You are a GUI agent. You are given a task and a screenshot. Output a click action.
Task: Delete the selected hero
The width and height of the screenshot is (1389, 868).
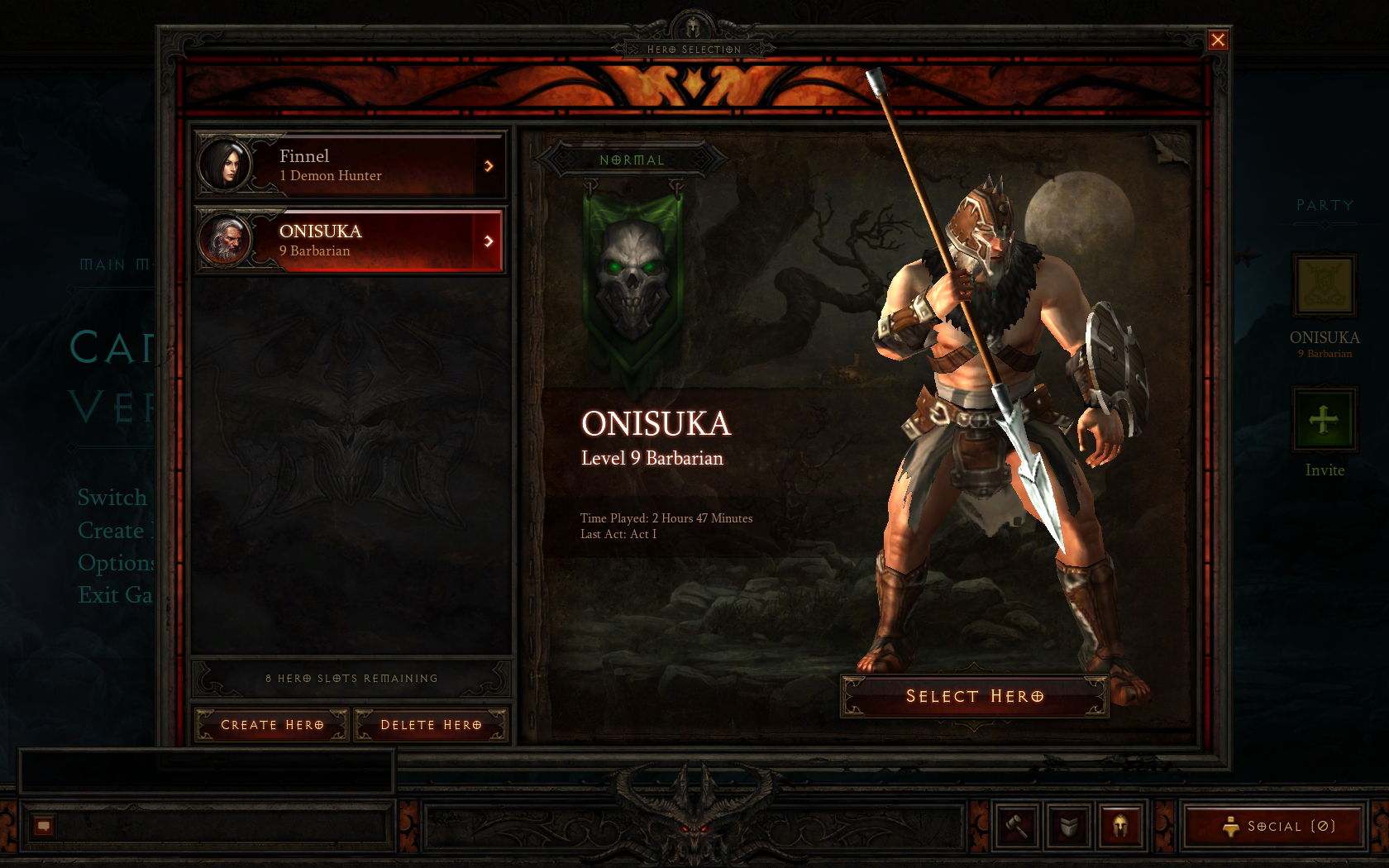click(431, 725)
